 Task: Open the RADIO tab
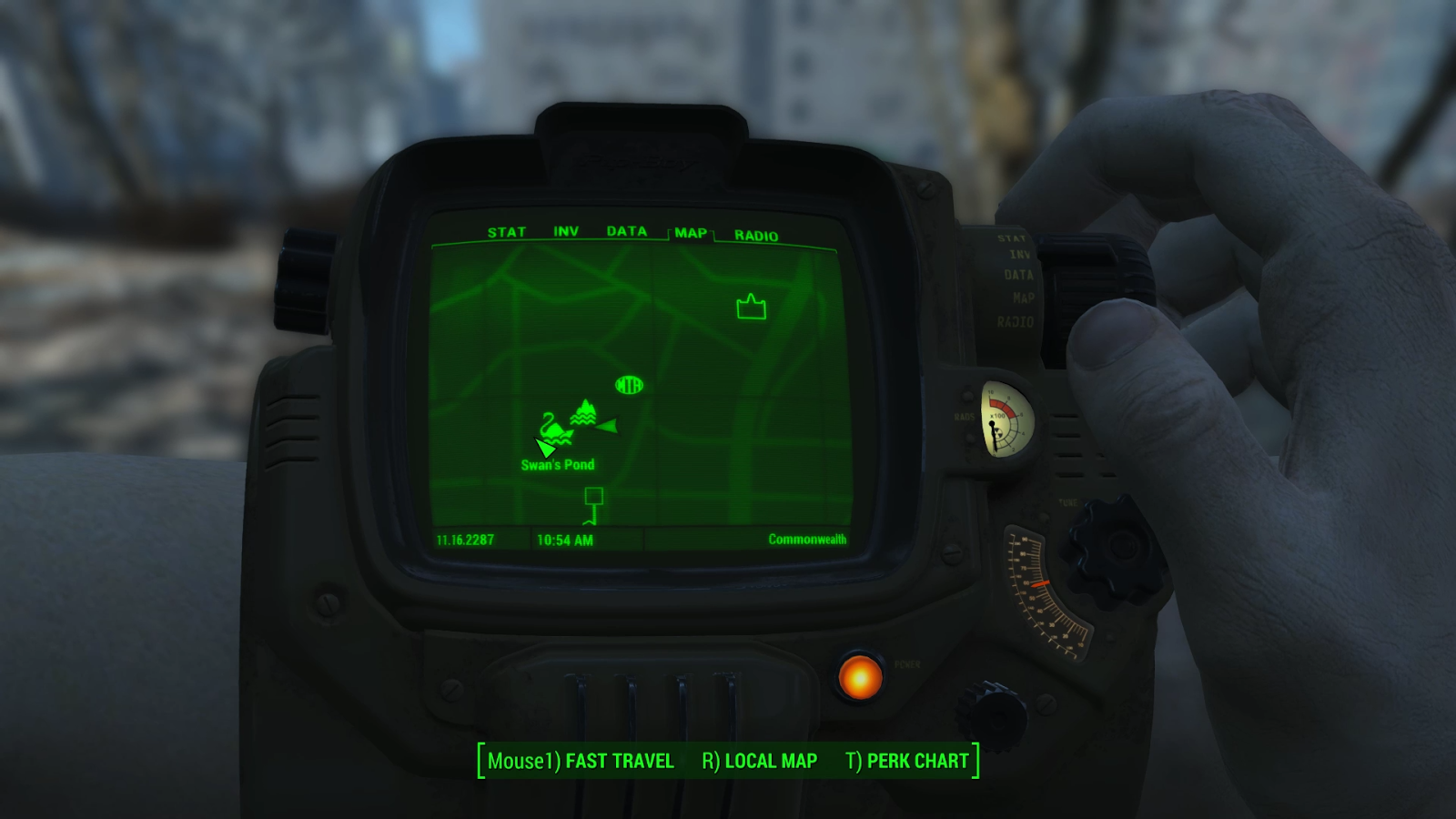756,234
